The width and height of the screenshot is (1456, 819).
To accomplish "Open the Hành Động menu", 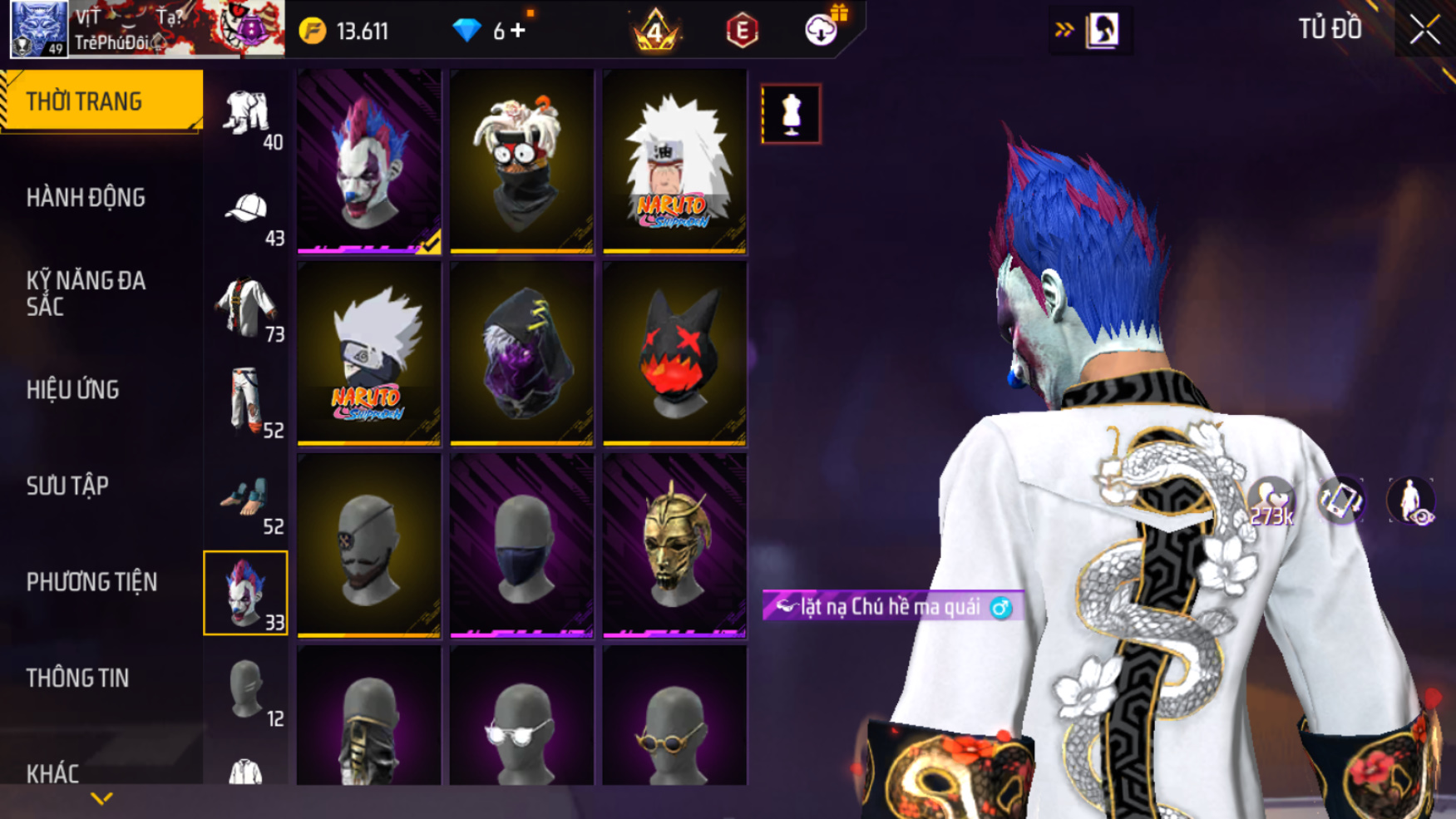I will pyautogui.click(x=86, y=198).
